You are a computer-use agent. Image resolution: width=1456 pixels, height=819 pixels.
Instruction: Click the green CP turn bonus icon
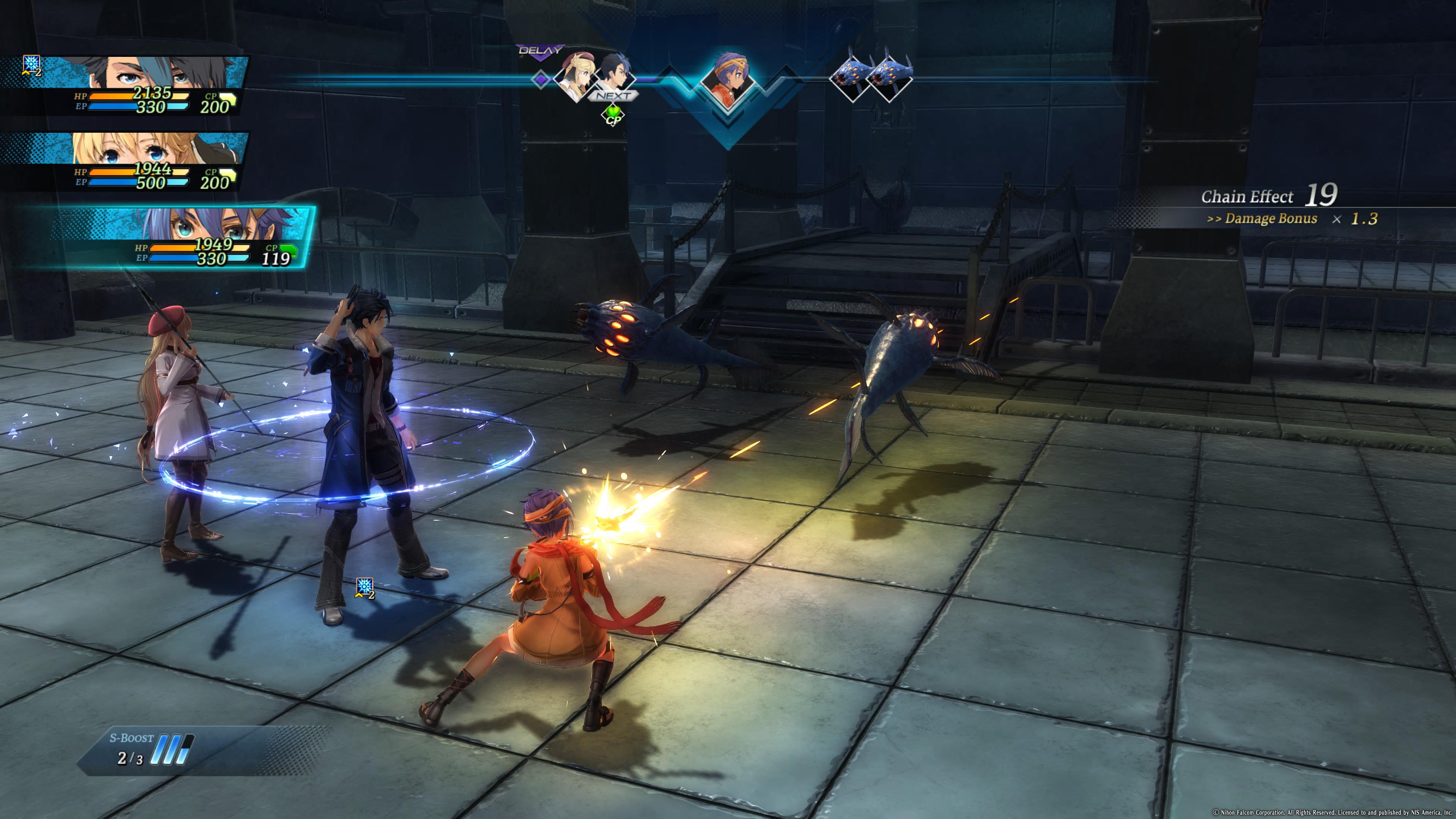click(x=613, y=116)
